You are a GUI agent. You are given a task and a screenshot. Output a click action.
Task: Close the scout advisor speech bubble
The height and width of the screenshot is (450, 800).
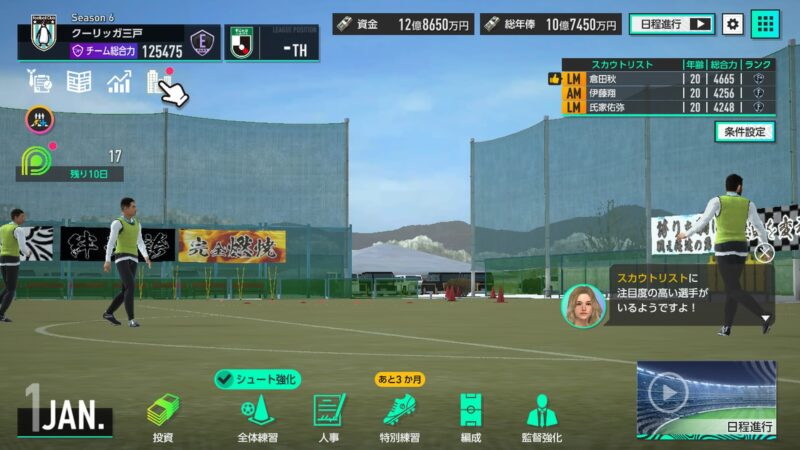pos(764,253)
